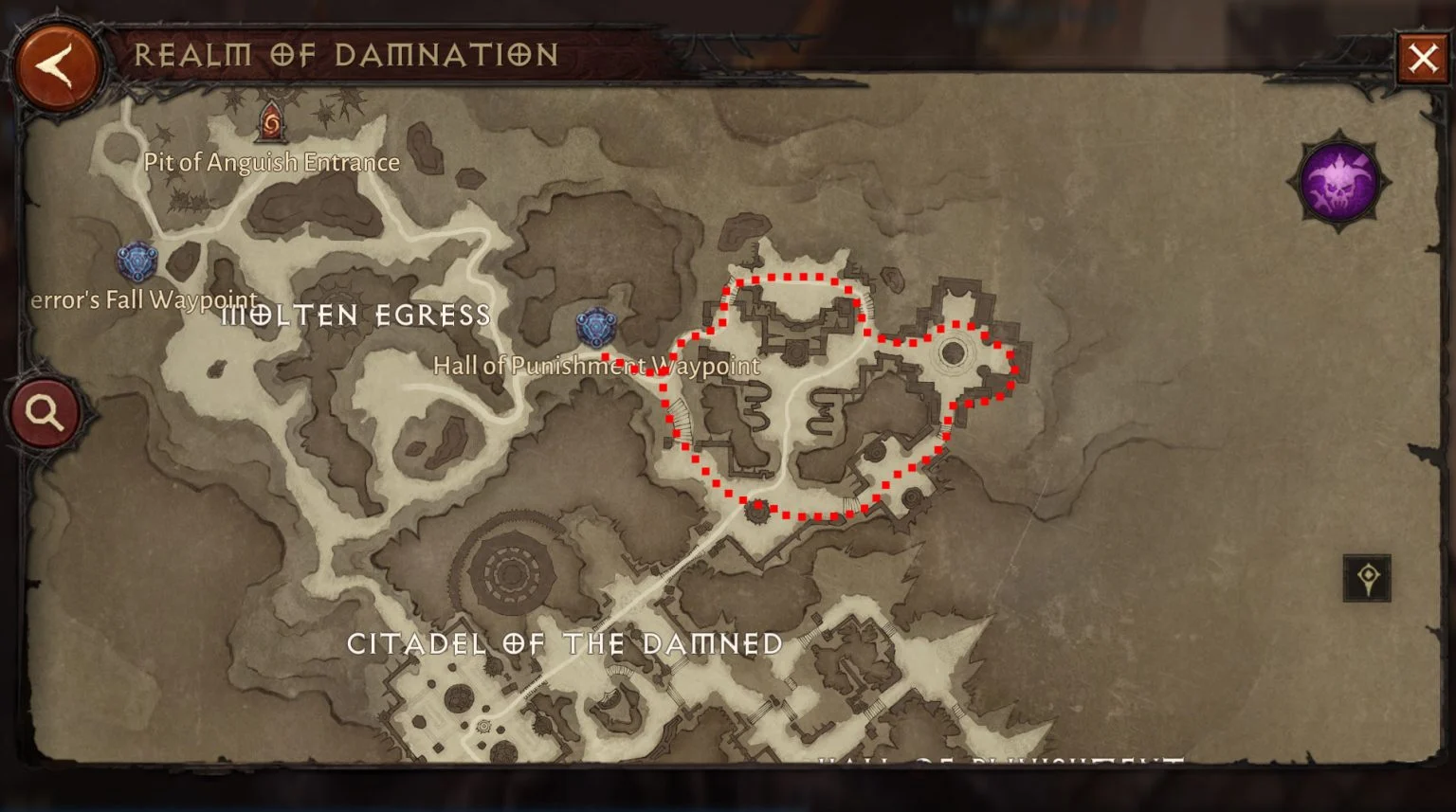Open the purple demon boss emblem
This screenshot has width=1456, height=812.
(x=1338, y=180)
